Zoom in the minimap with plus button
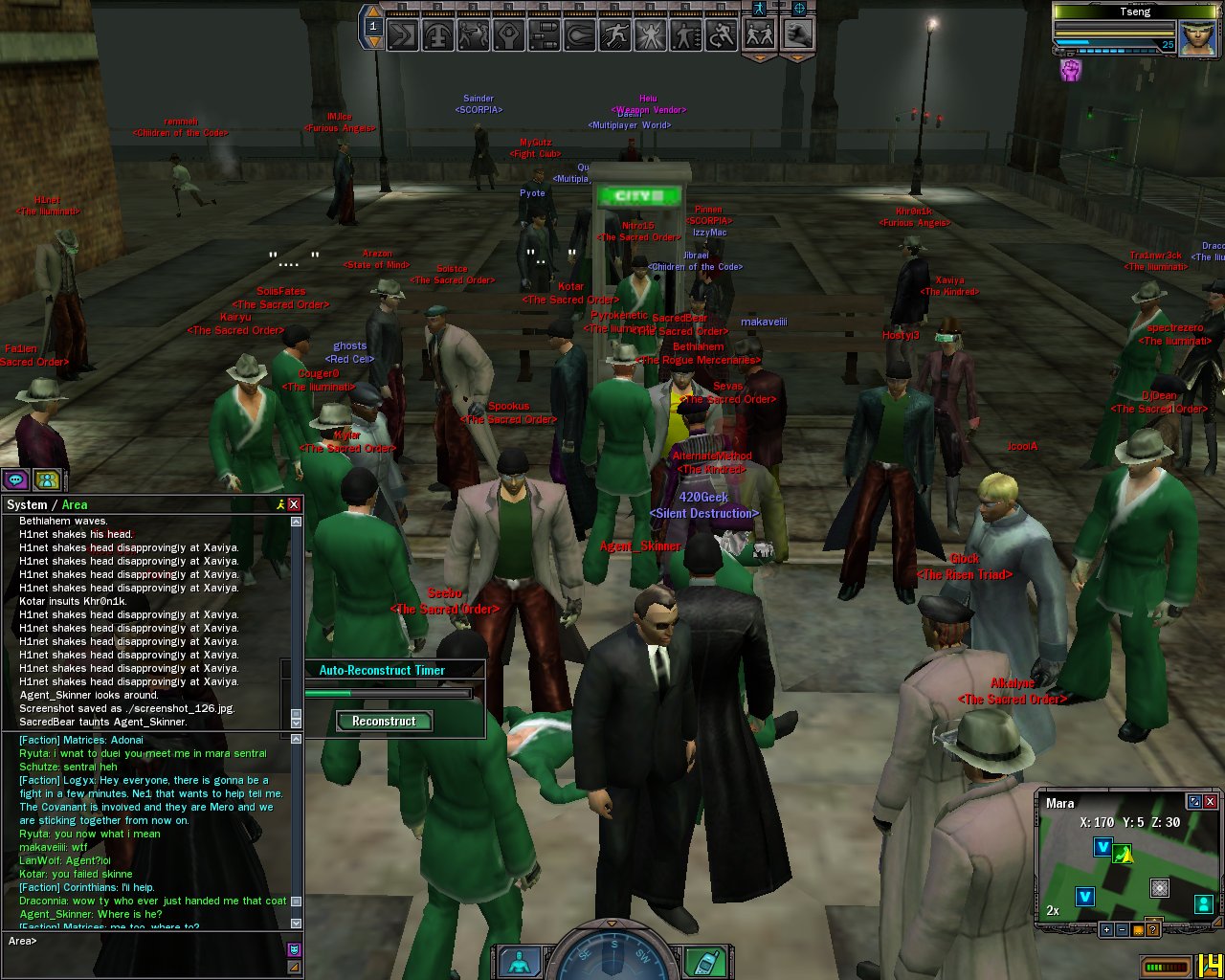The width and height of the screenshot is (1225, 980). (x=1107, y=929)
